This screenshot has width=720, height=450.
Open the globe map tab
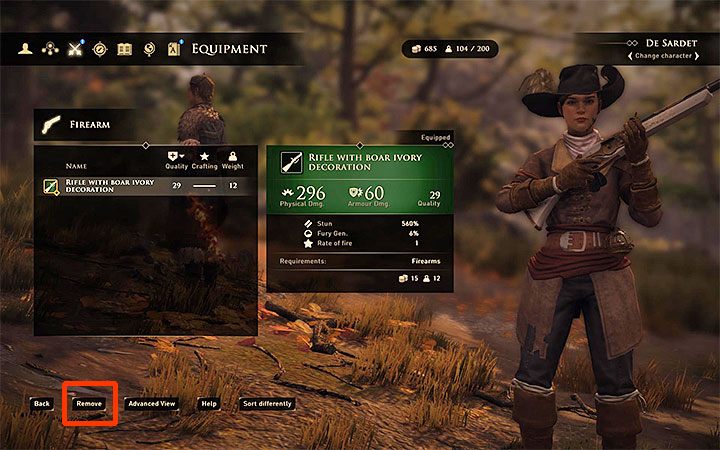149,48
